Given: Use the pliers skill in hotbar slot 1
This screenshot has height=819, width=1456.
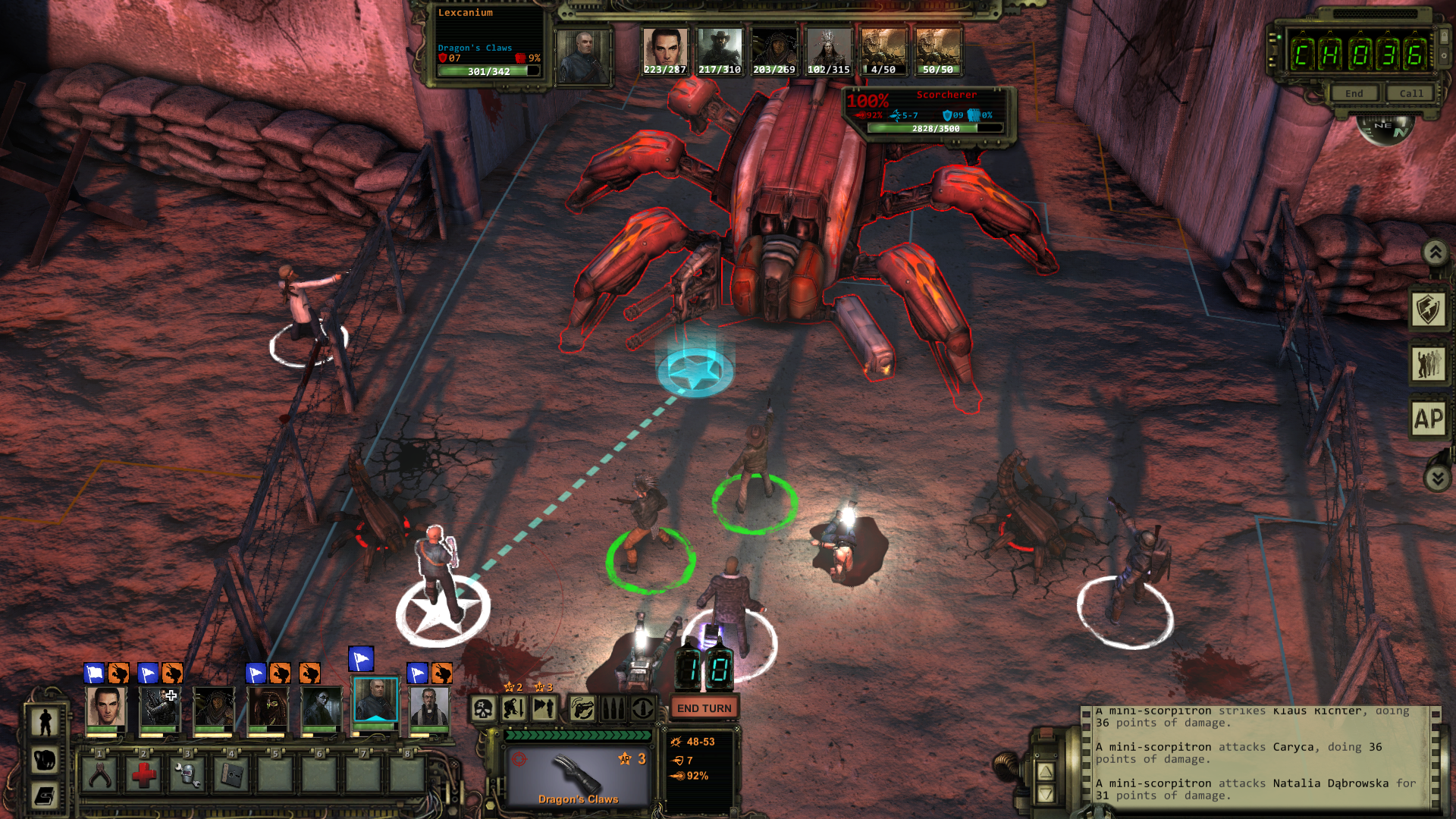Looking at the screenshot, I should [x=99, y=775].
